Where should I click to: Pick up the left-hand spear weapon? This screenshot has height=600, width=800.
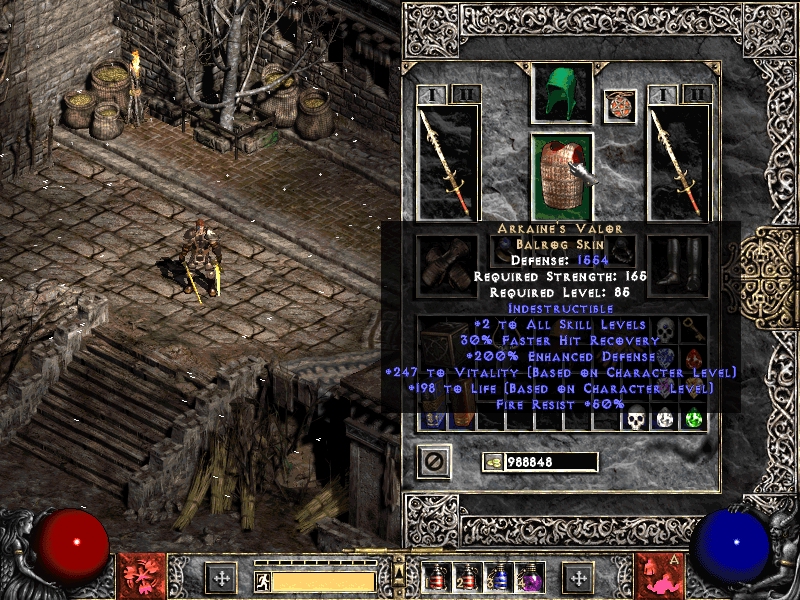pyautogui.click(x=447, y=160)
